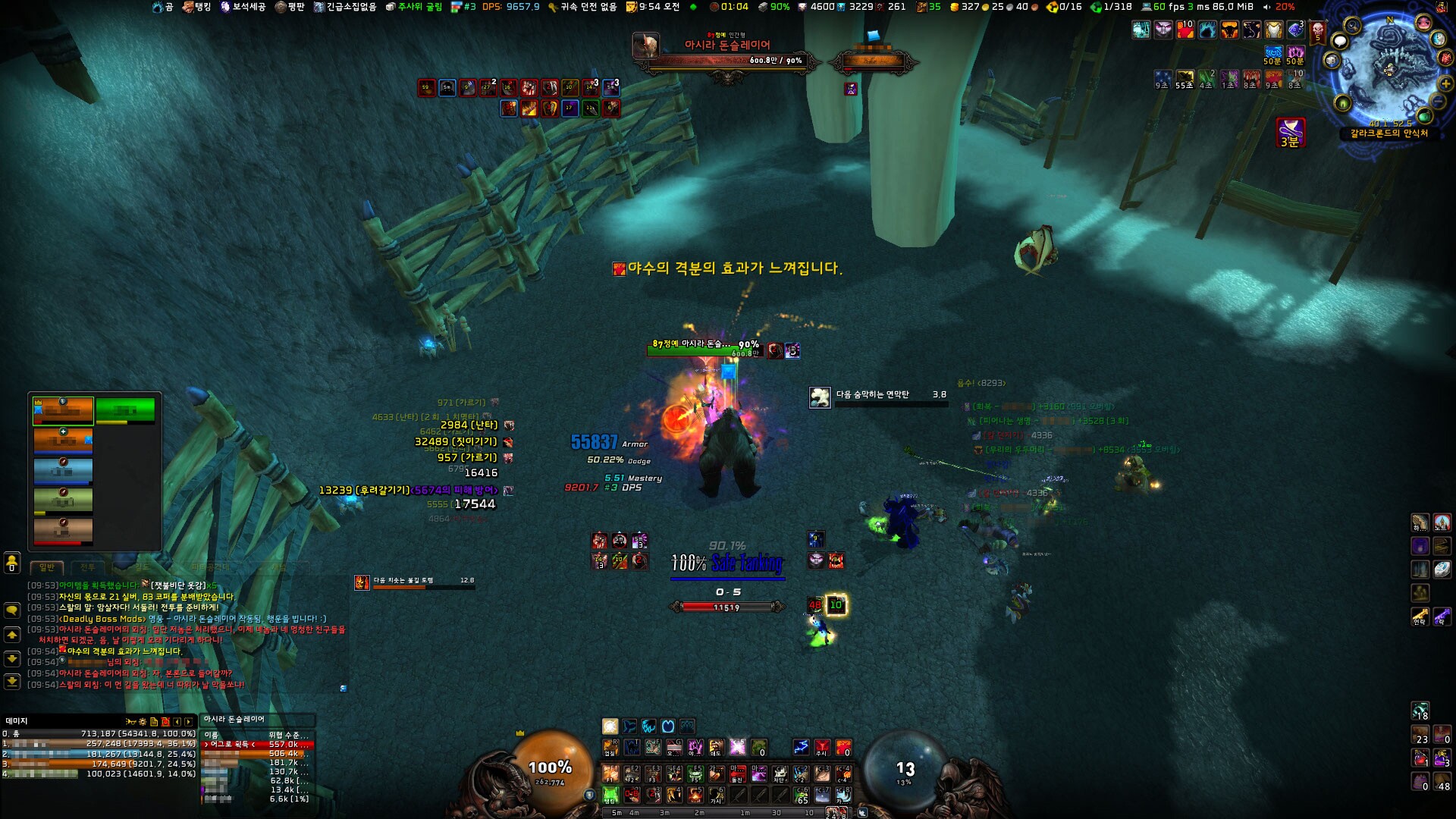Switch to the 일반 chat tab
Screen dimensions: 1456x819
[47, 567]
